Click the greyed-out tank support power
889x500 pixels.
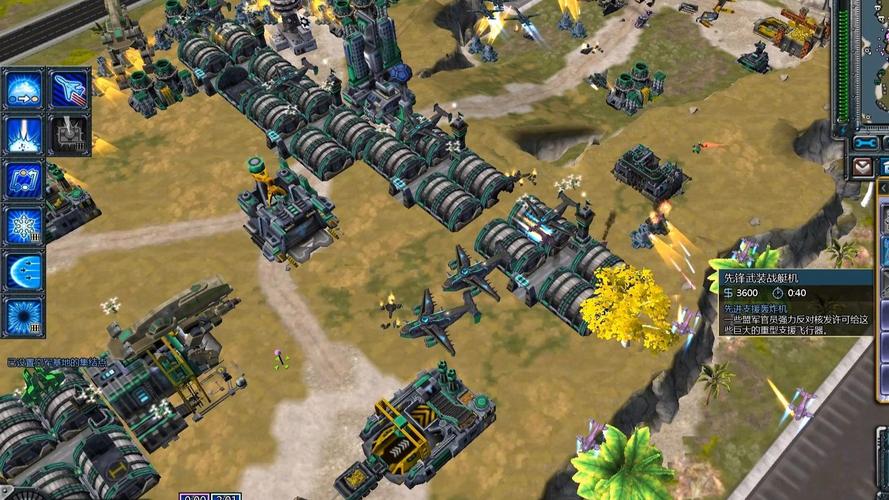(x=69, y=135)
